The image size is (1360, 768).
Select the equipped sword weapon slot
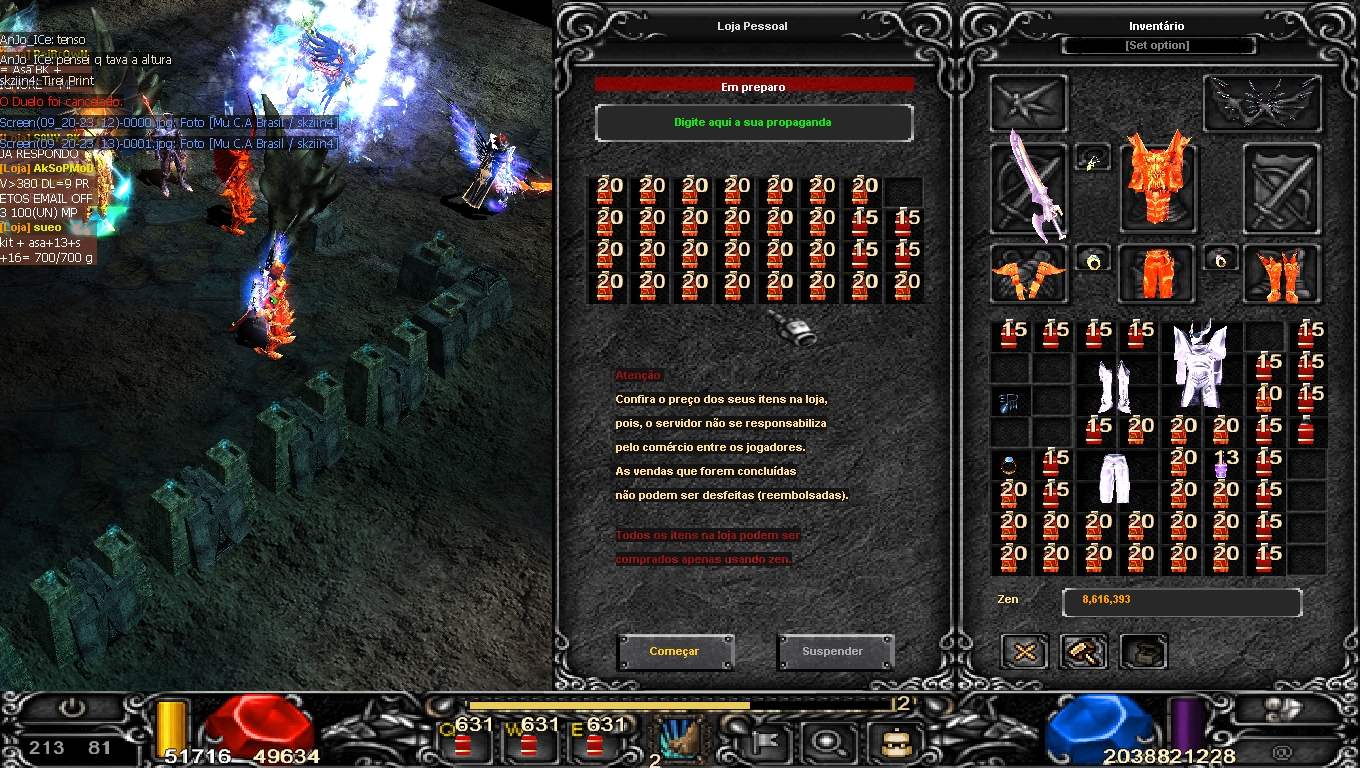1028,188
